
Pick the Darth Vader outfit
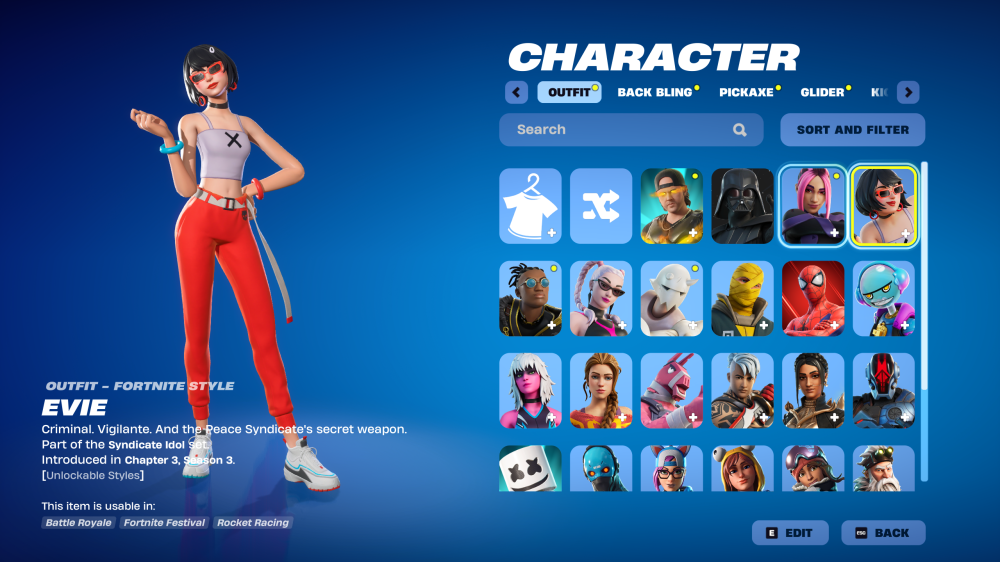click(x=742, y=206)
